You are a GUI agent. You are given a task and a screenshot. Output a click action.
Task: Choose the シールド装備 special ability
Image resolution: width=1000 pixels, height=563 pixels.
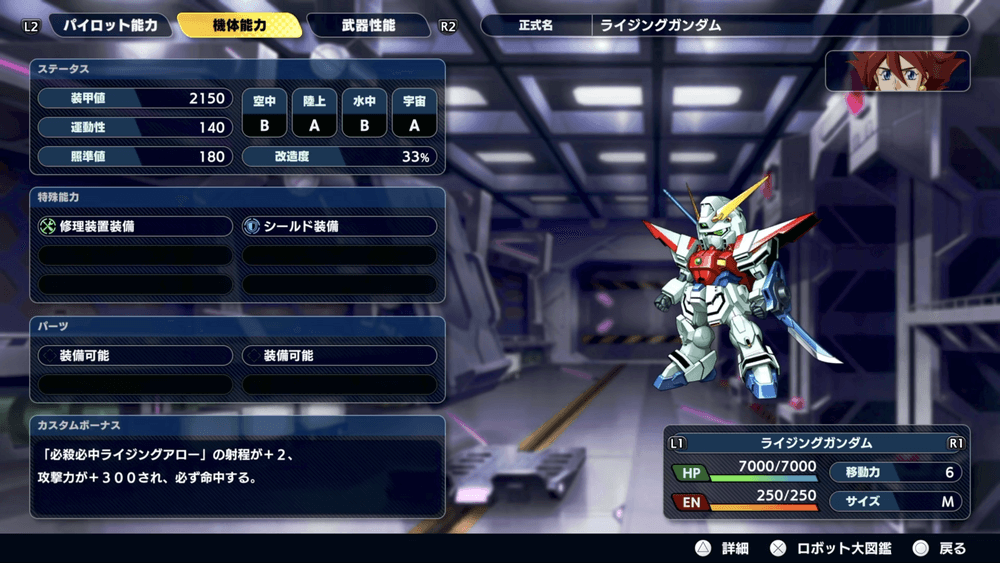pos(340,227)
